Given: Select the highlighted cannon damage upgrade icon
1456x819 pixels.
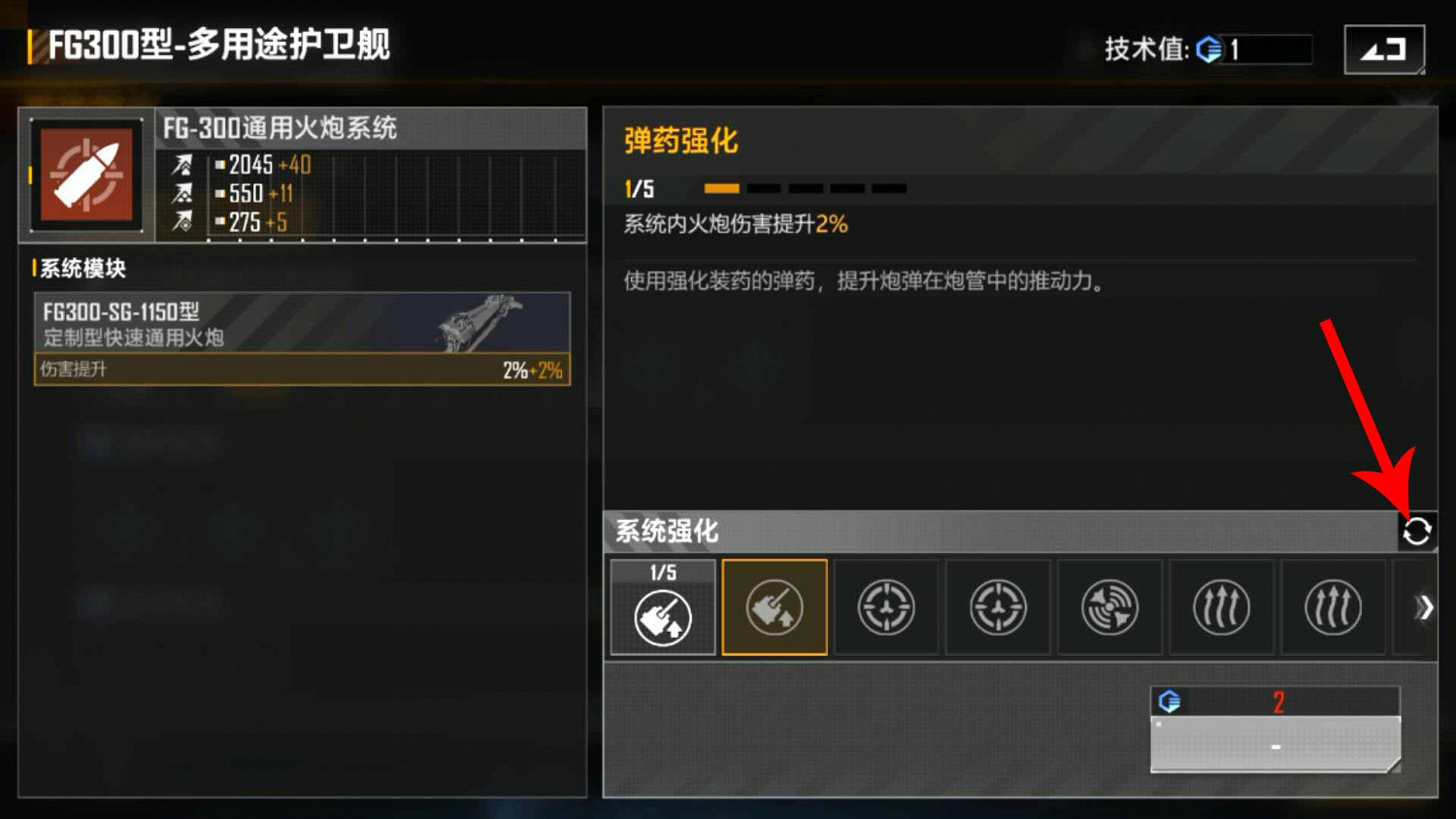Looking at the screenshot, I should coord(775,606).
